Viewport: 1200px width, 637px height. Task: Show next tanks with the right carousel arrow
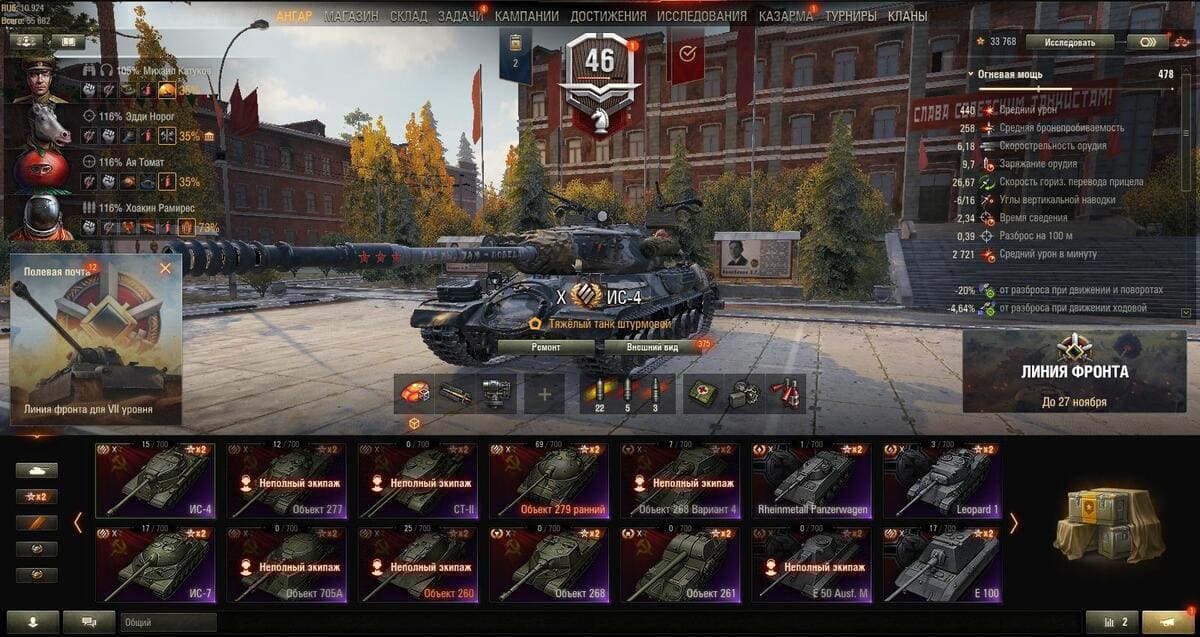(x=1013, y=523)
